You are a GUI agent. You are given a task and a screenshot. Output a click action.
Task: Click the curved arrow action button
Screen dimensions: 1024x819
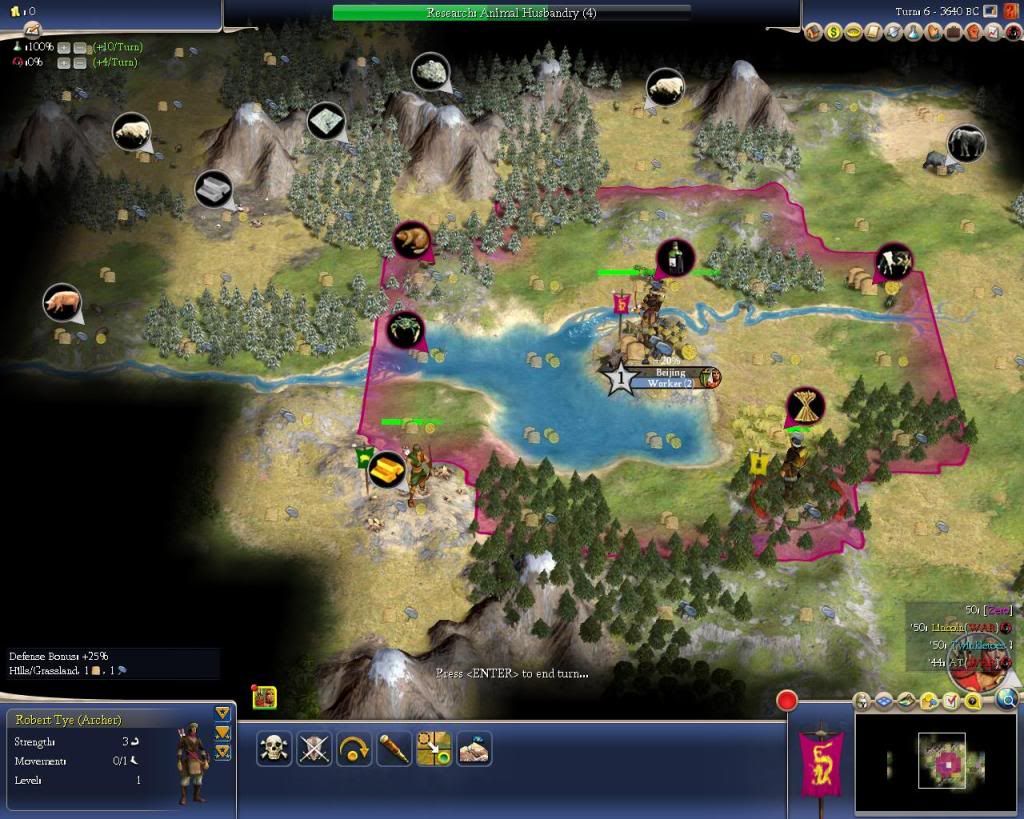[x=354, y=748]
